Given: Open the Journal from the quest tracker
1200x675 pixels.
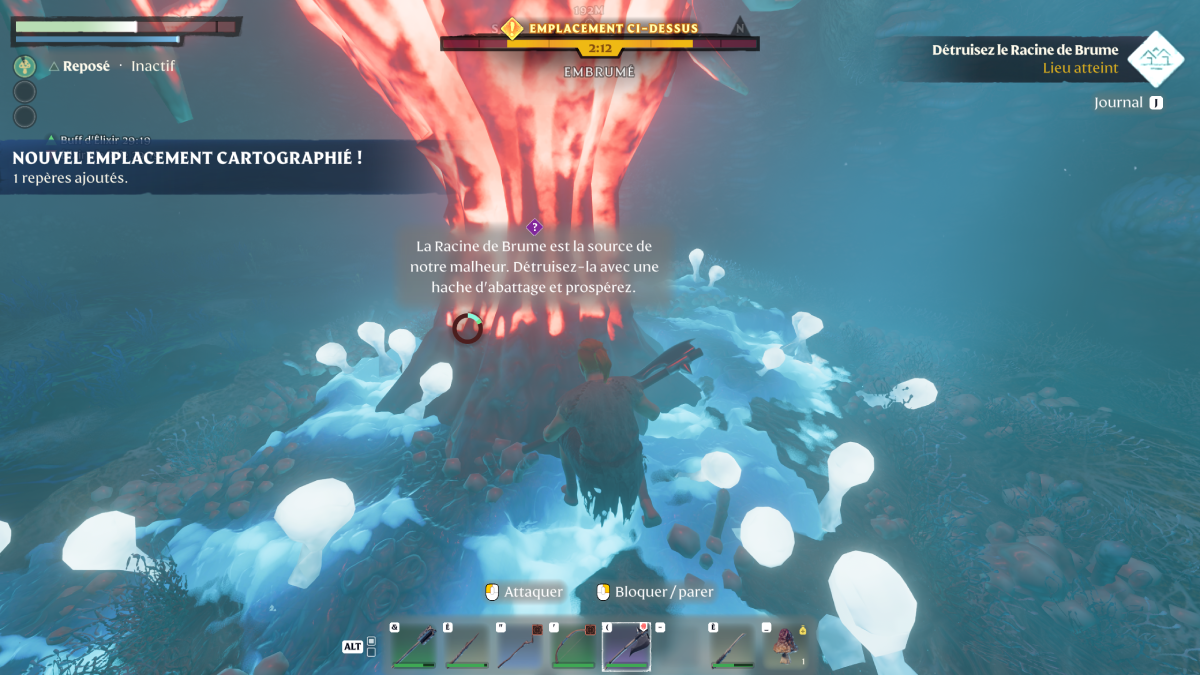Looking at the screenshot, I should tap(1128, 102).
